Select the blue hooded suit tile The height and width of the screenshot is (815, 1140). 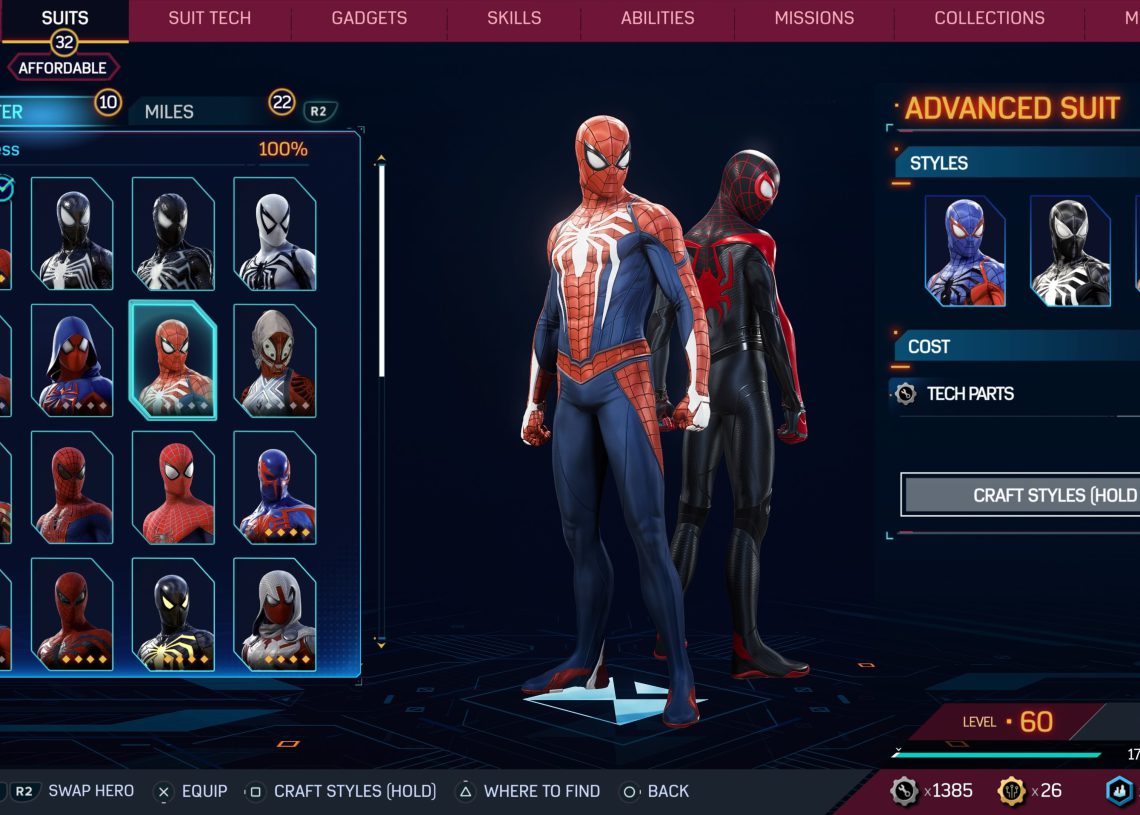72,360
